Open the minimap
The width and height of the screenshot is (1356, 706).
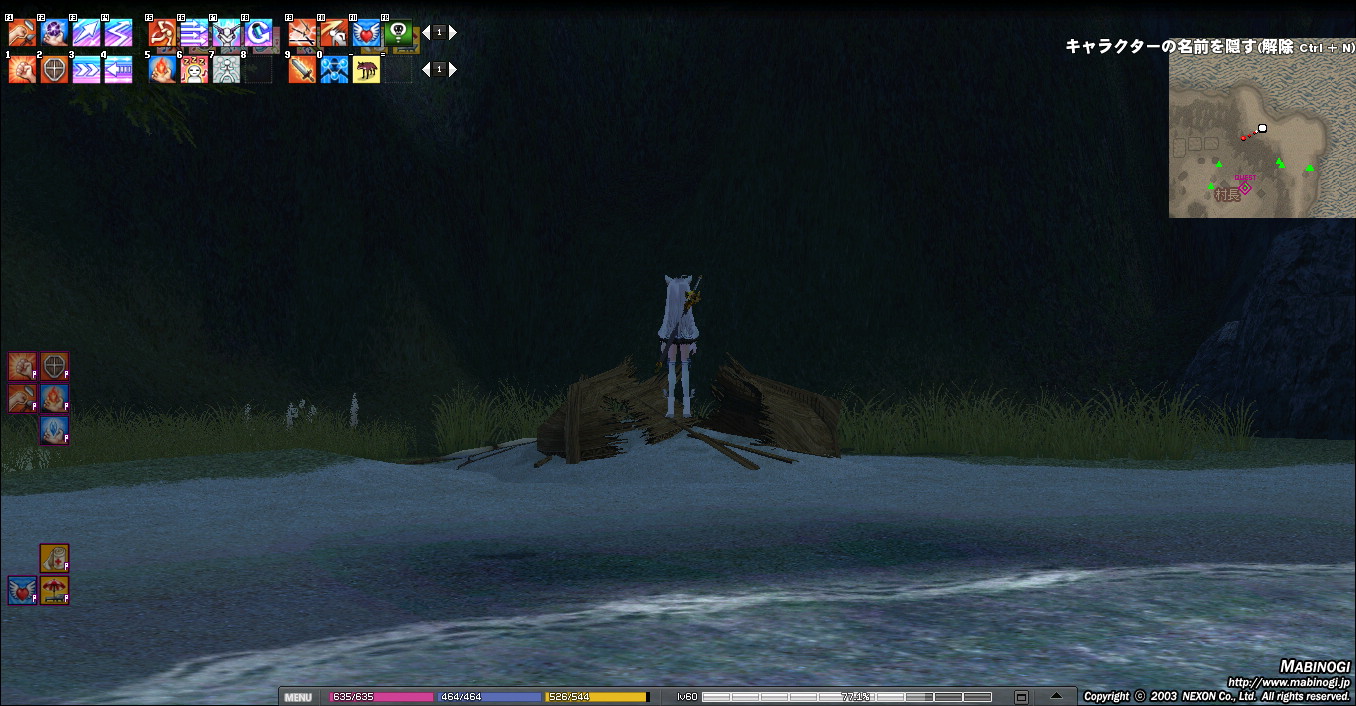coord(1250,135)
